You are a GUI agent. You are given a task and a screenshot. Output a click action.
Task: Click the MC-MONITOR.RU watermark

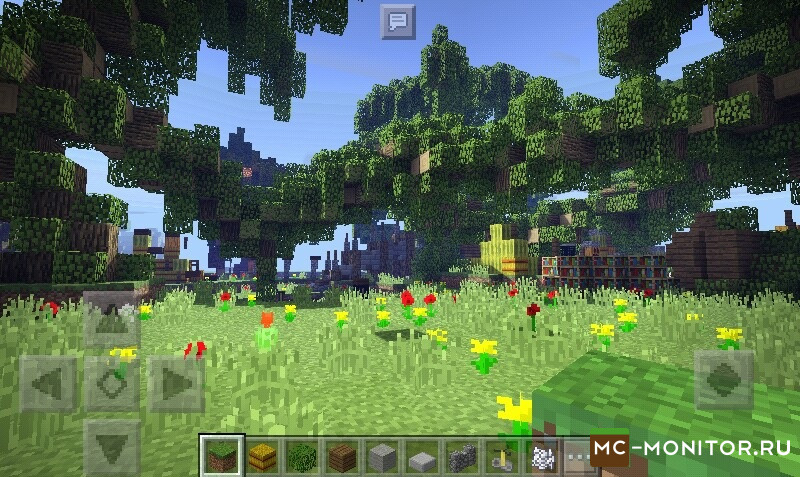pyautogui.click(x=691, y=449)
